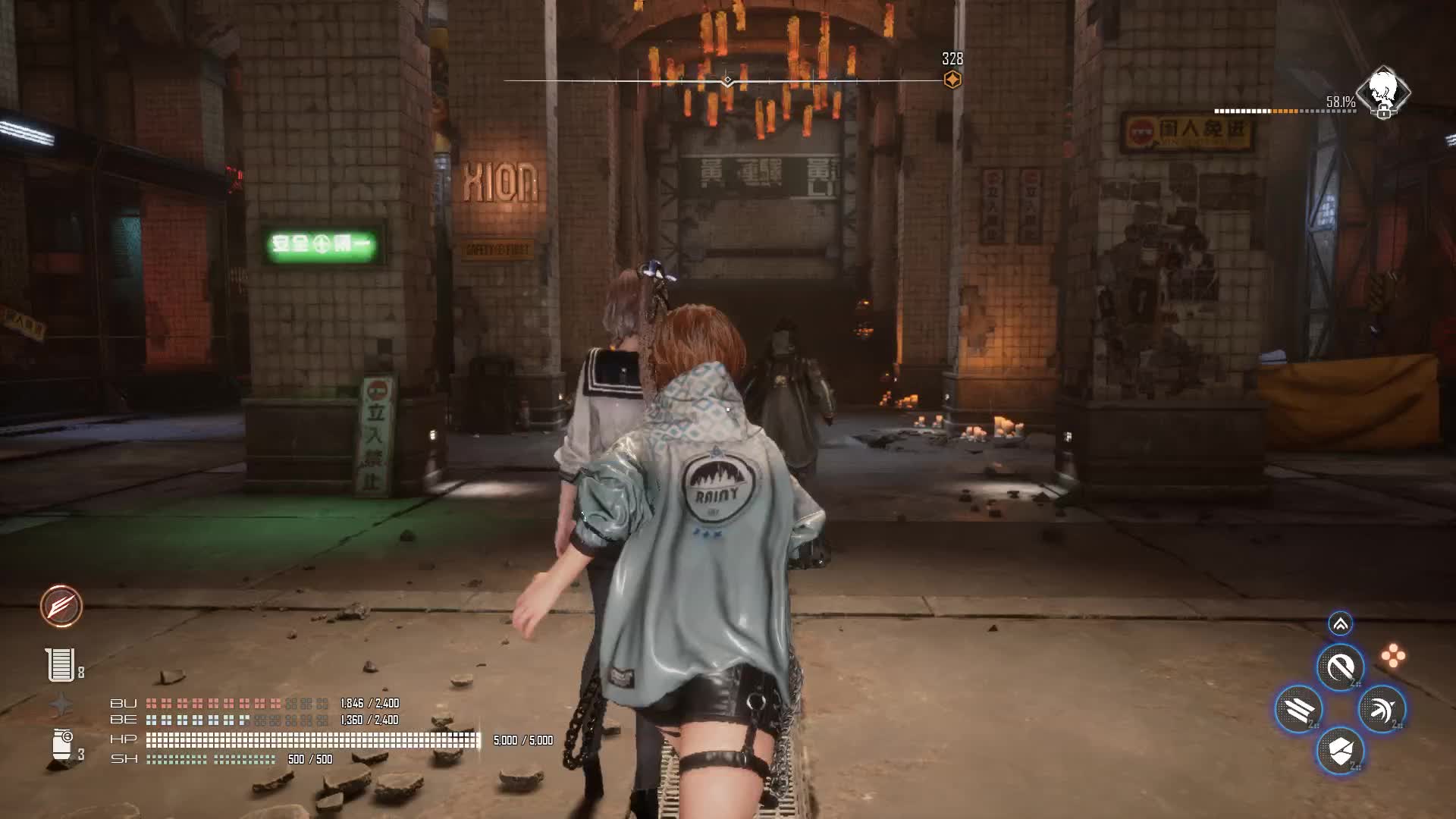The width and height of the screenshot is (1456, 819).
Task: Activate the top circular blade-slash skill
Action: 1340,667
